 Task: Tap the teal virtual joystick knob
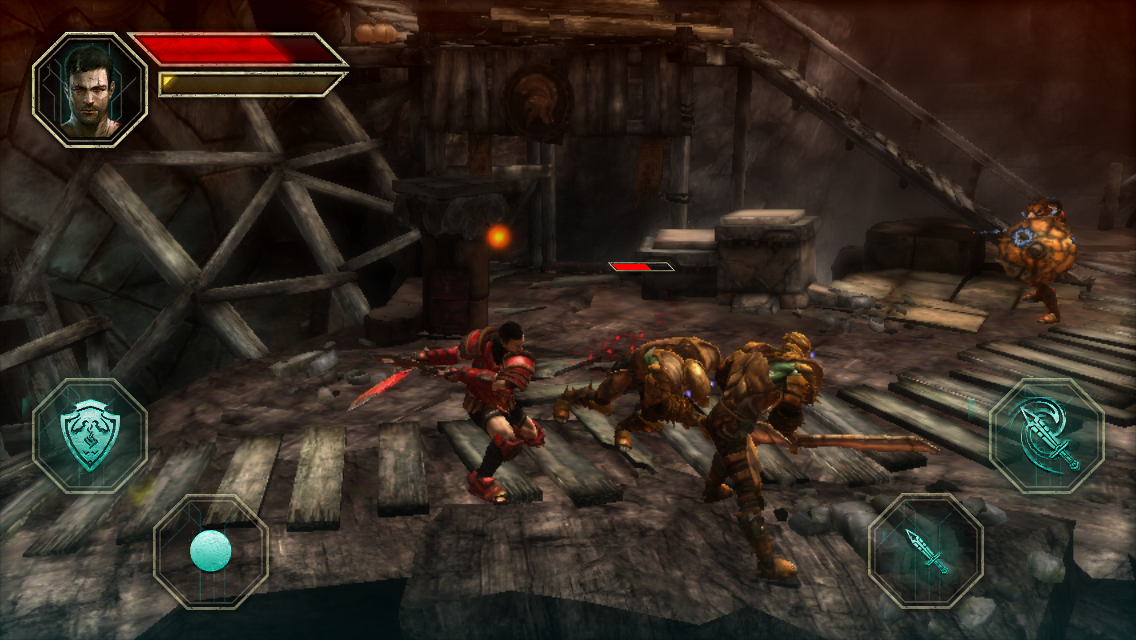(211, 551)
